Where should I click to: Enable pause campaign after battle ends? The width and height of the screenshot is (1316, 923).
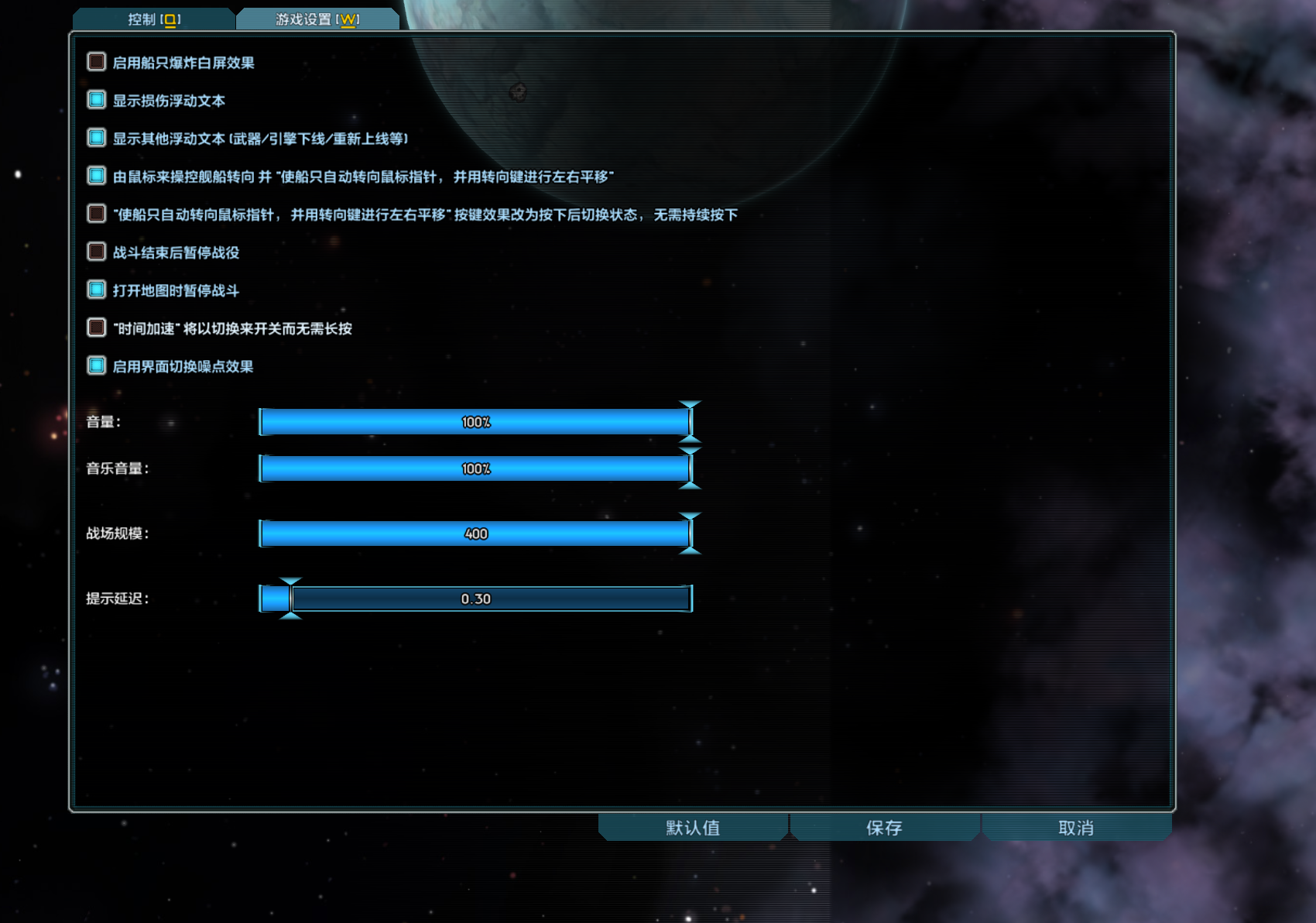[x=96, y=252]
